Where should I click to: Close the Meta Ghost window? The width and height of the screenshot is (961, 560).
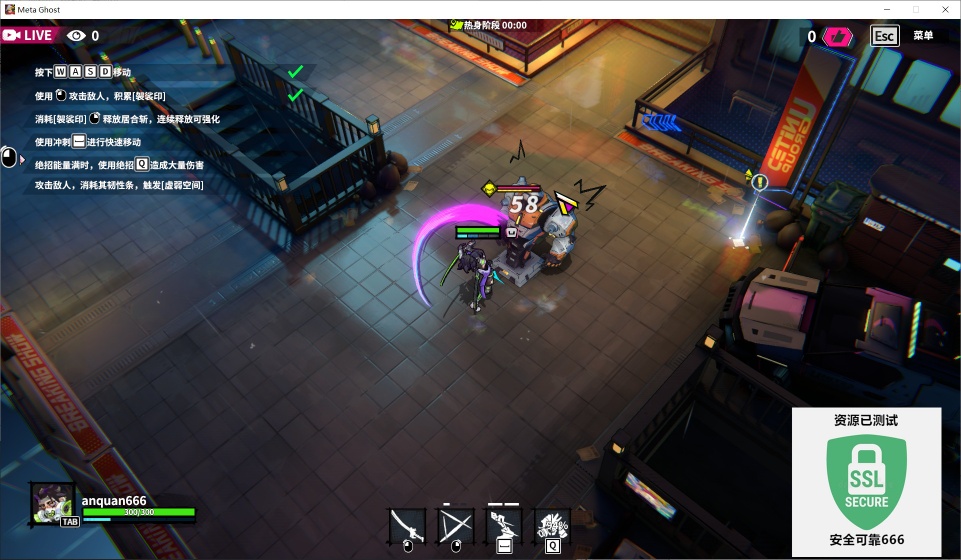click(x=944, y=9)
